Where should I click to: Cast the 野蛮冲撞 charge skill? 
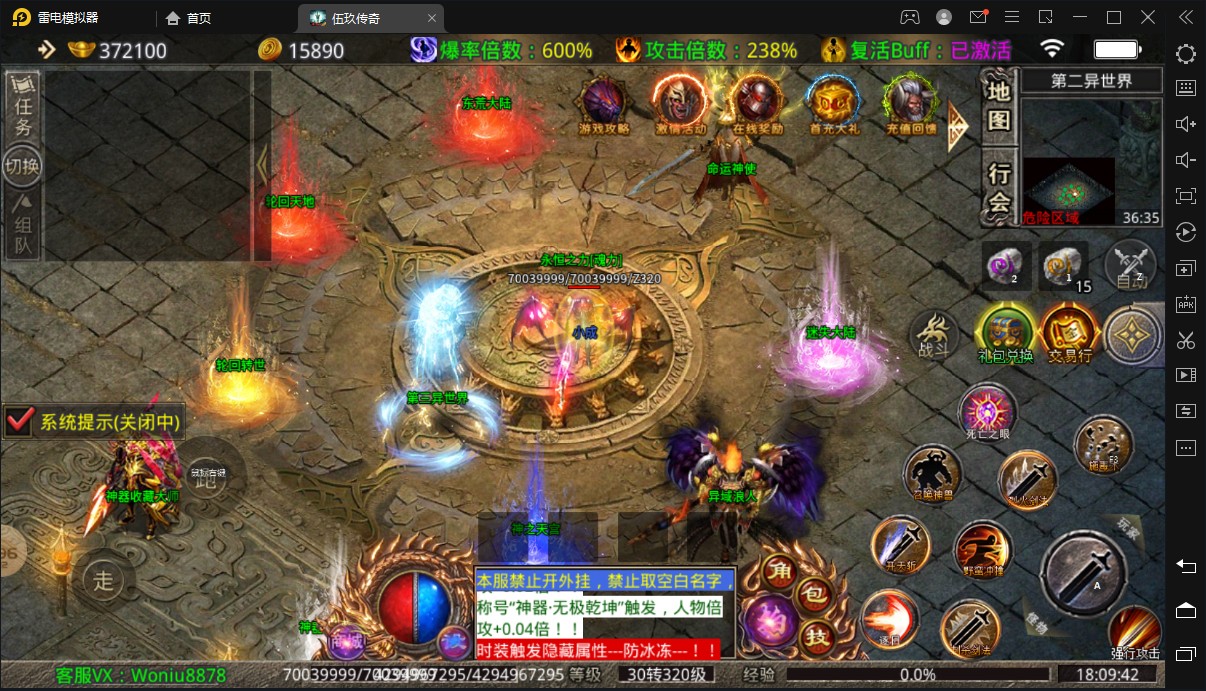coord(982,550)
